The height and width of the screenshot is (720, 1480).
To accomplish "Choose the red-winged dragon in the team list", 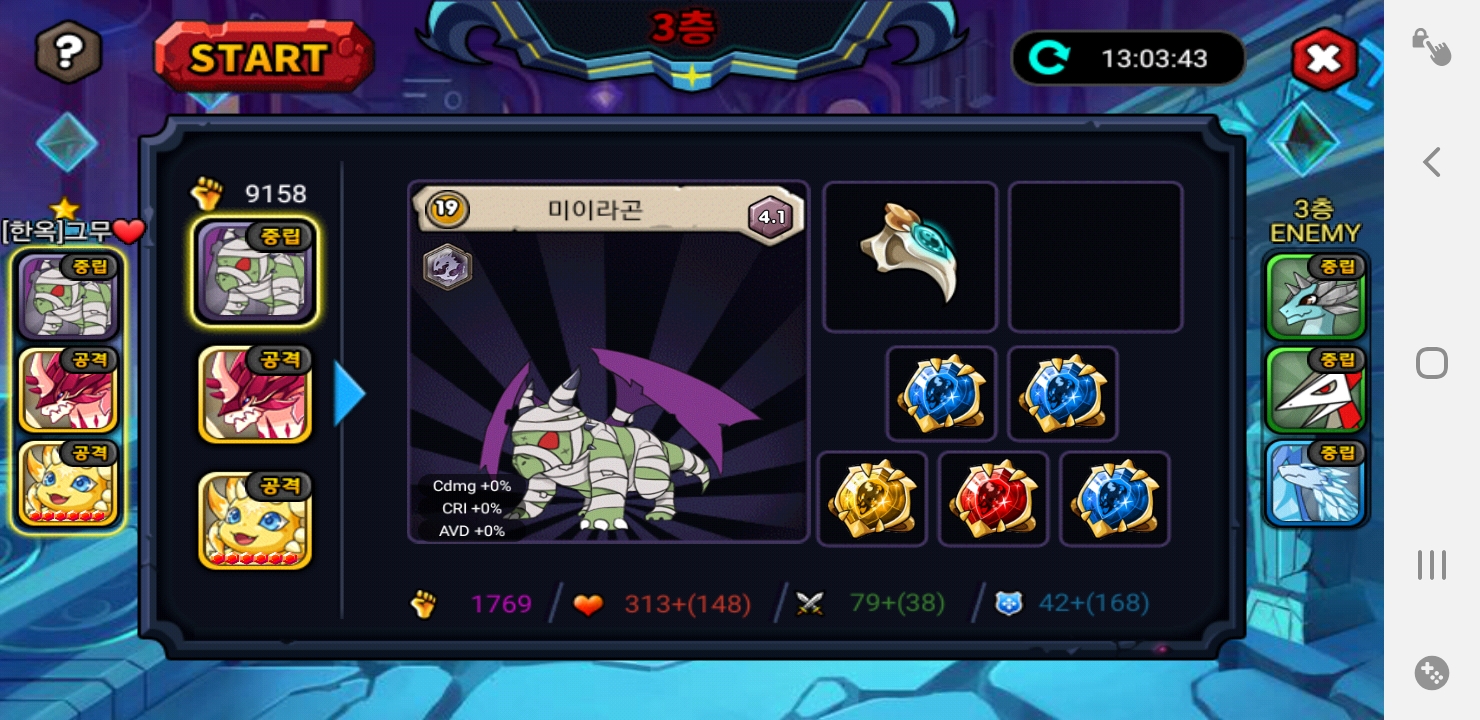I will (x=255, y=394).
